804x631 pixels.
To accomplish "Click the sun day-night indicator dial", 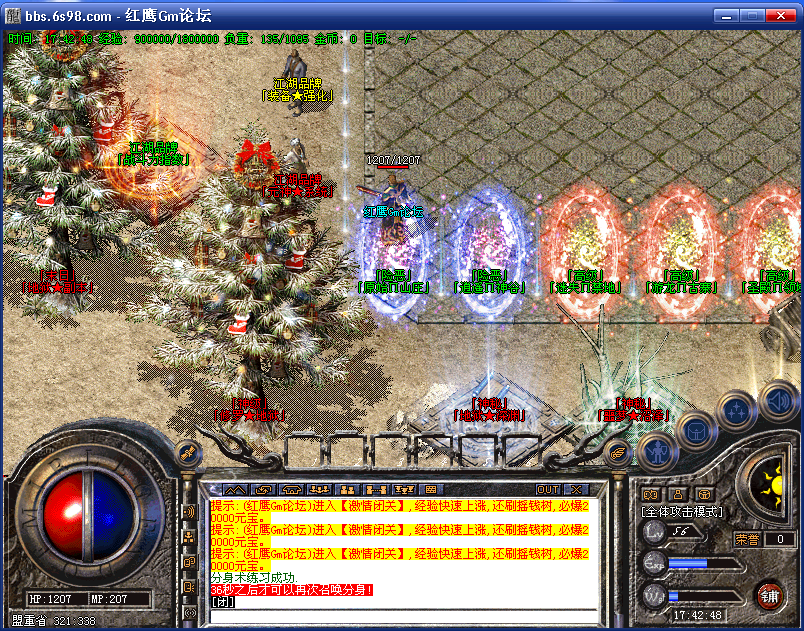I will tap(771, 486).
